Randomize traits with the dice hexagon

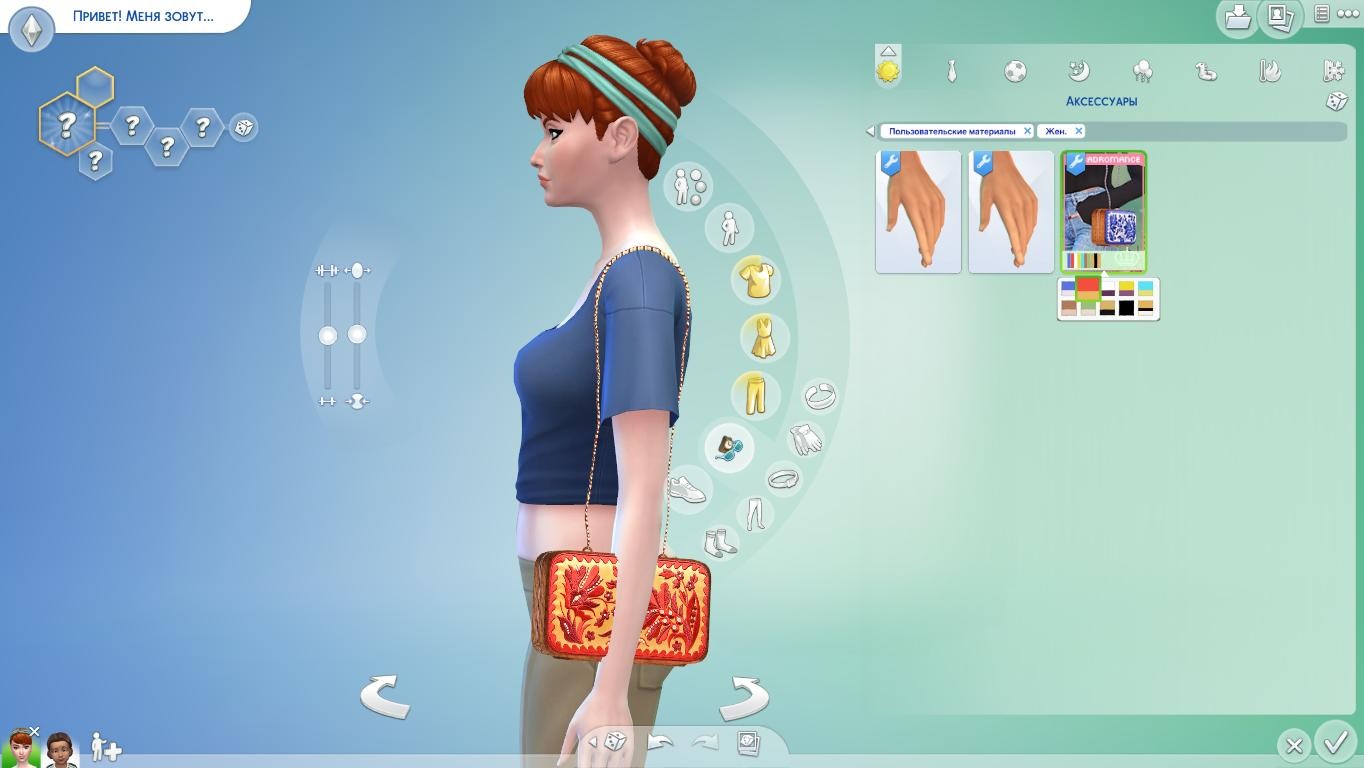[x=243, y=128]
